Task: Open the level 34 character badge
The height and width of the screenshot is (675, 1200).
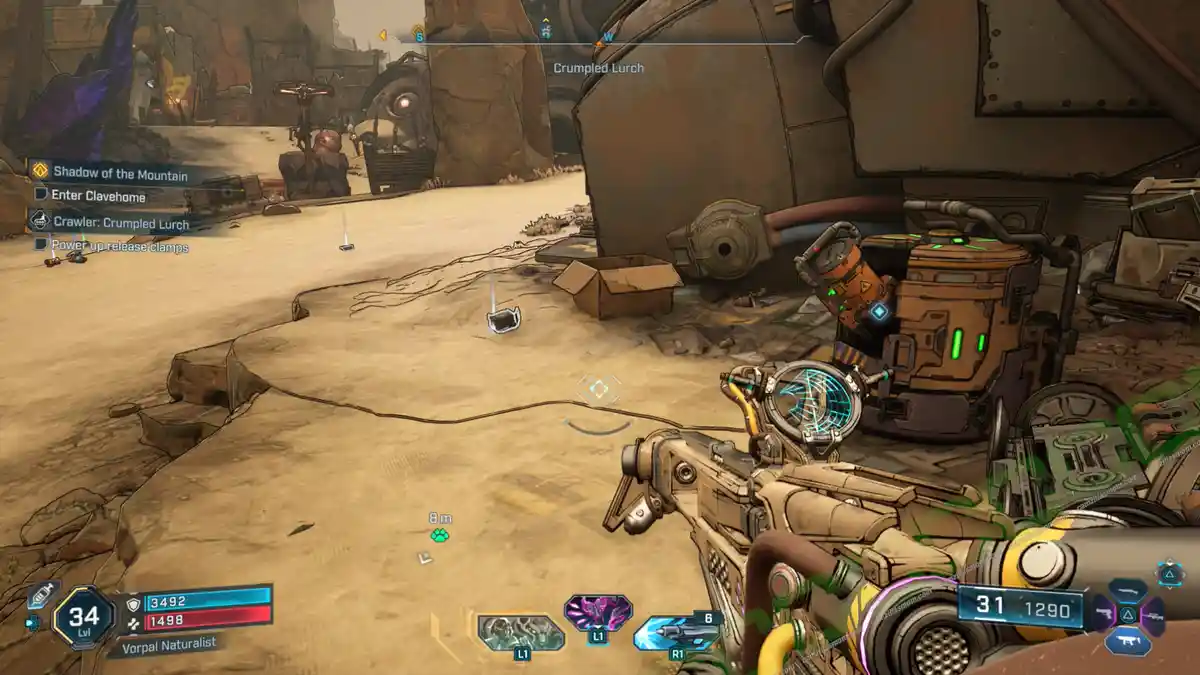Action: tap(83, 617)
